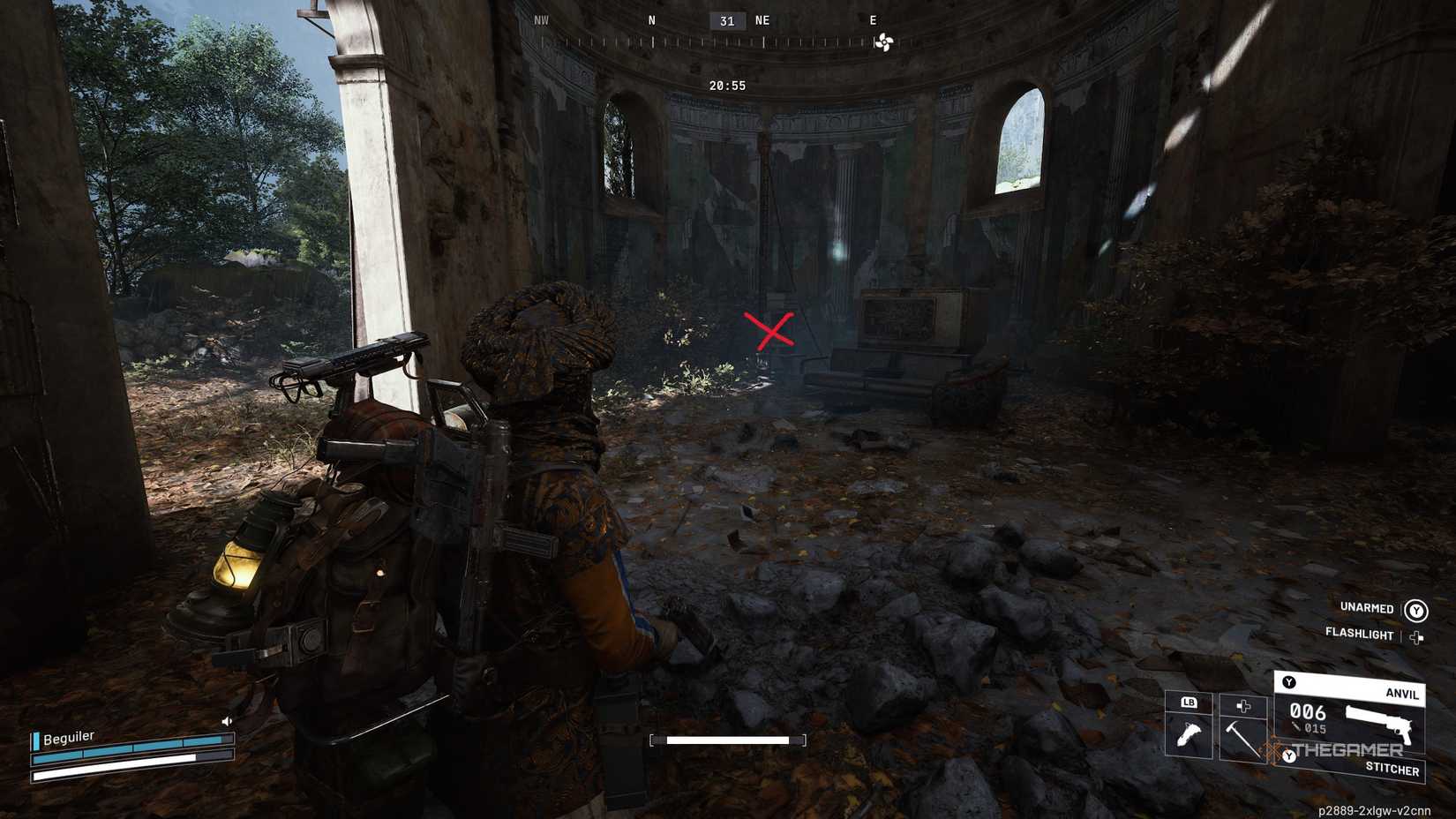Viewport: 1456px width, 819px height.
Task: Click the 20:55 time display
Action: click(x=725, y=86)
